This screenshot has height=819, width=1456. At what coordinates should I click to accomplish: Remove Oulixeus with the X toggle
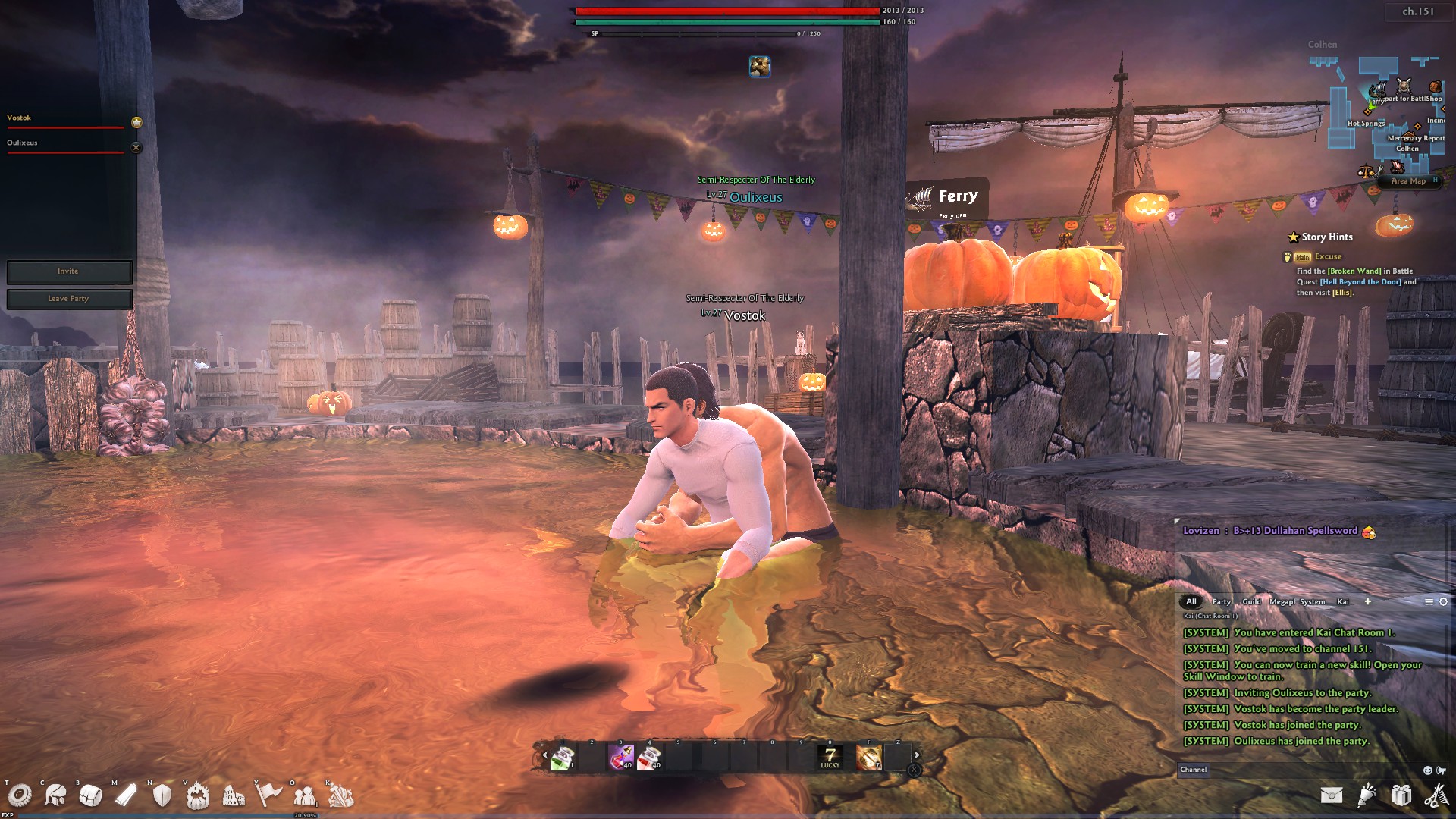(136, 147)
